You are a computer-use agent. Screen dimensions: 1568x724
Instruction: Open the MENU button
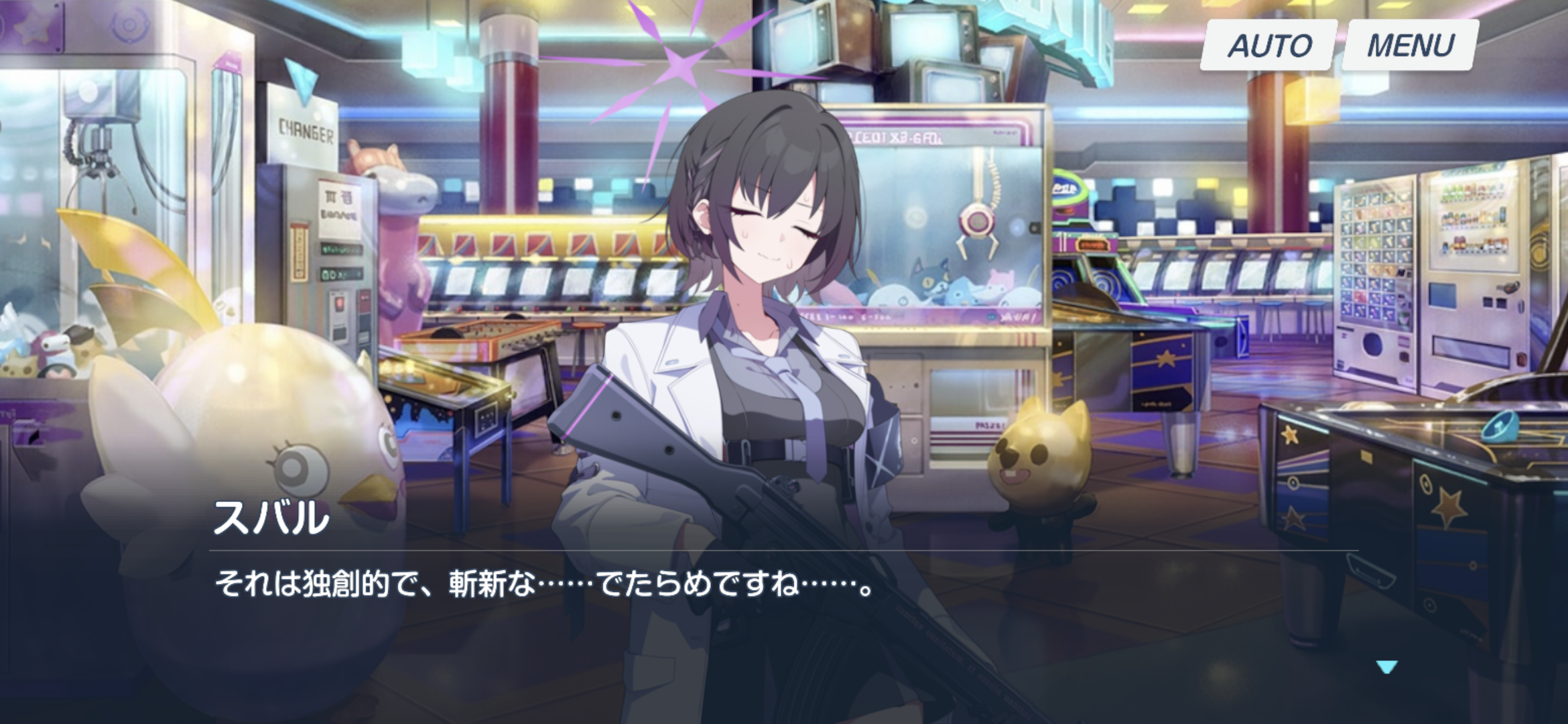1411,46
